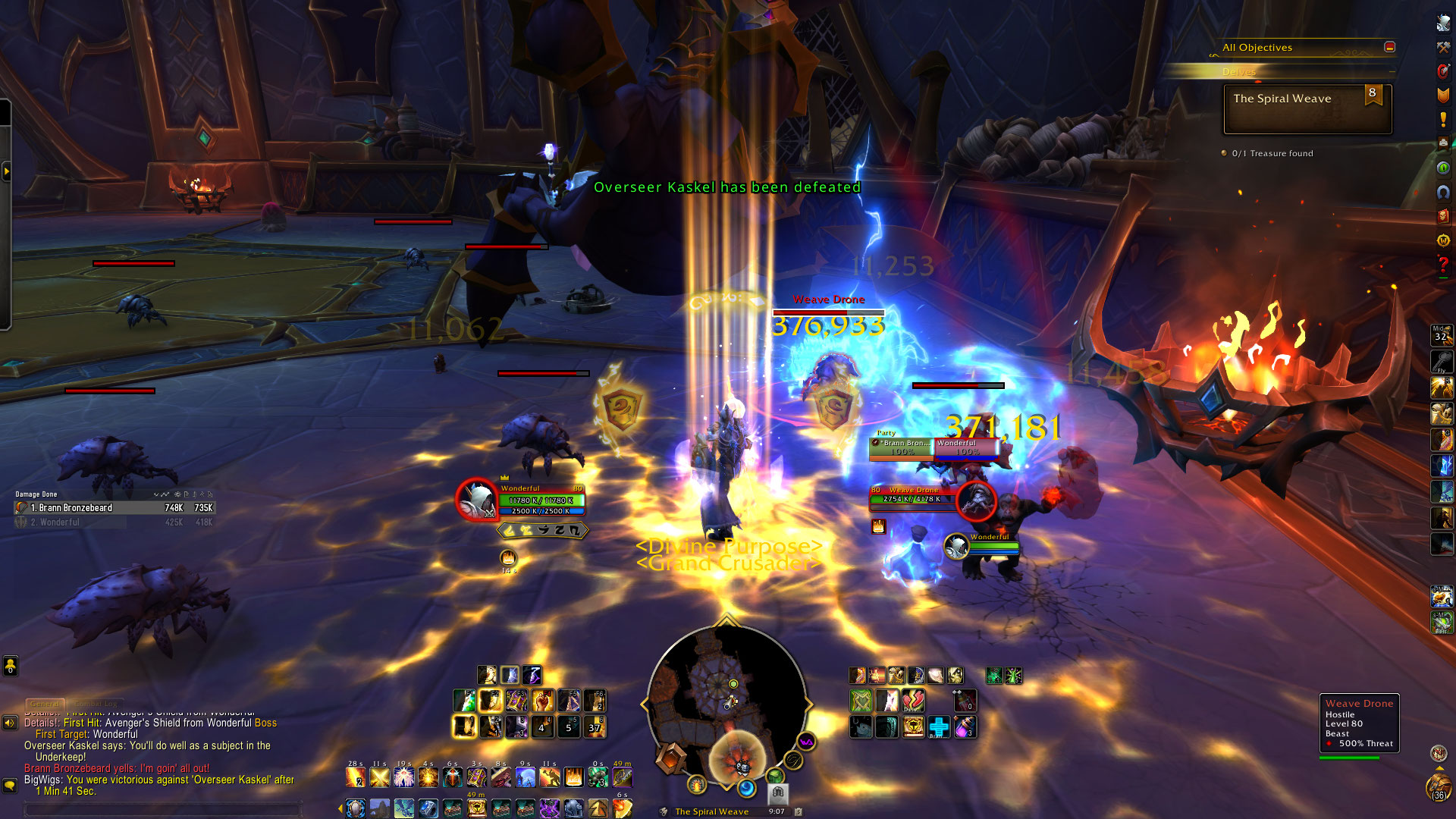Open the chat speech bubble button
This screenshot has width=1456, height=819.
pos(10,785)
